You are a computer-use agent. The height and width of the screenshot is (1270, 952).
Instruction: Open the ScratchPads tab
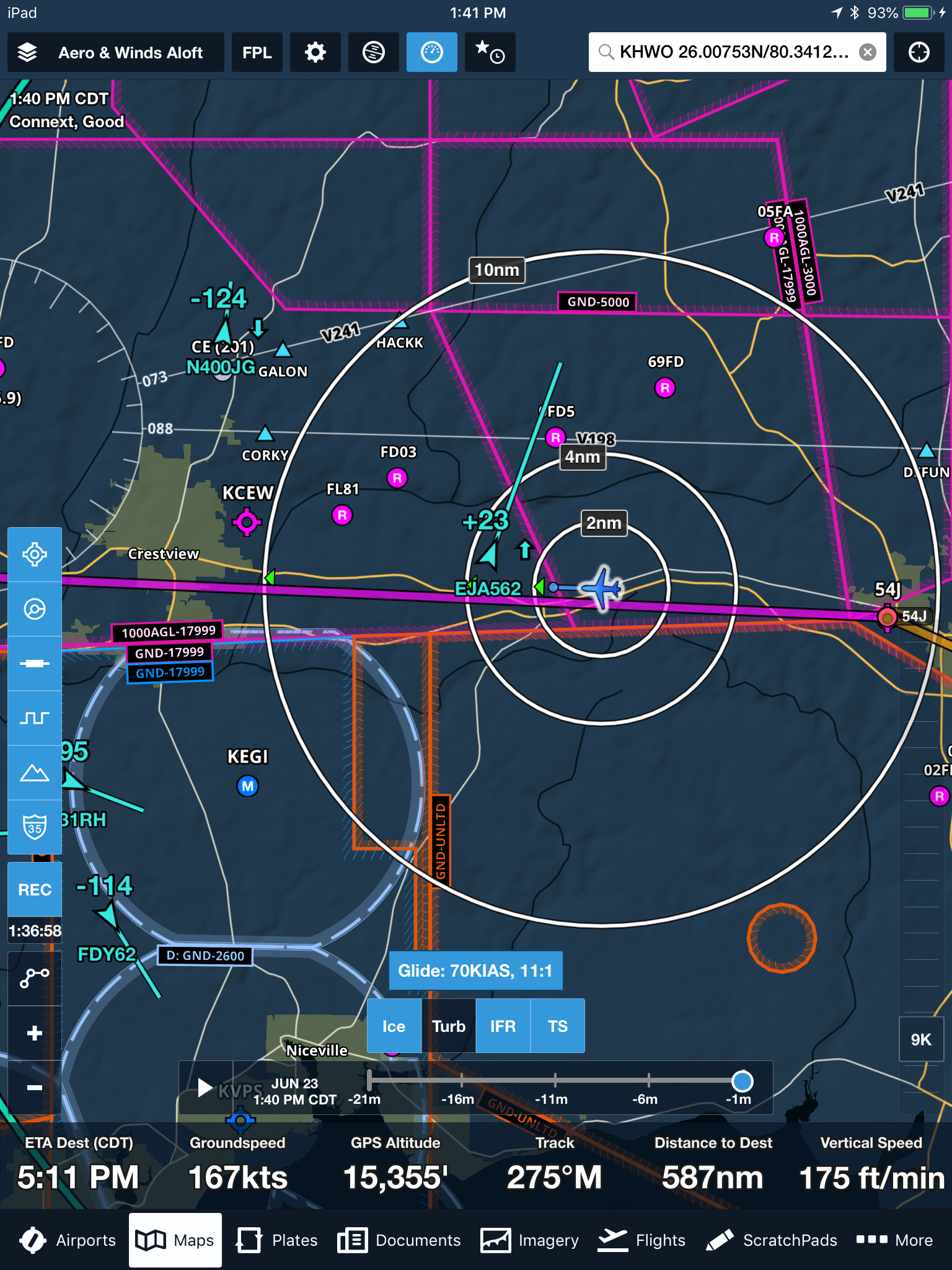tap(772, 1240)
